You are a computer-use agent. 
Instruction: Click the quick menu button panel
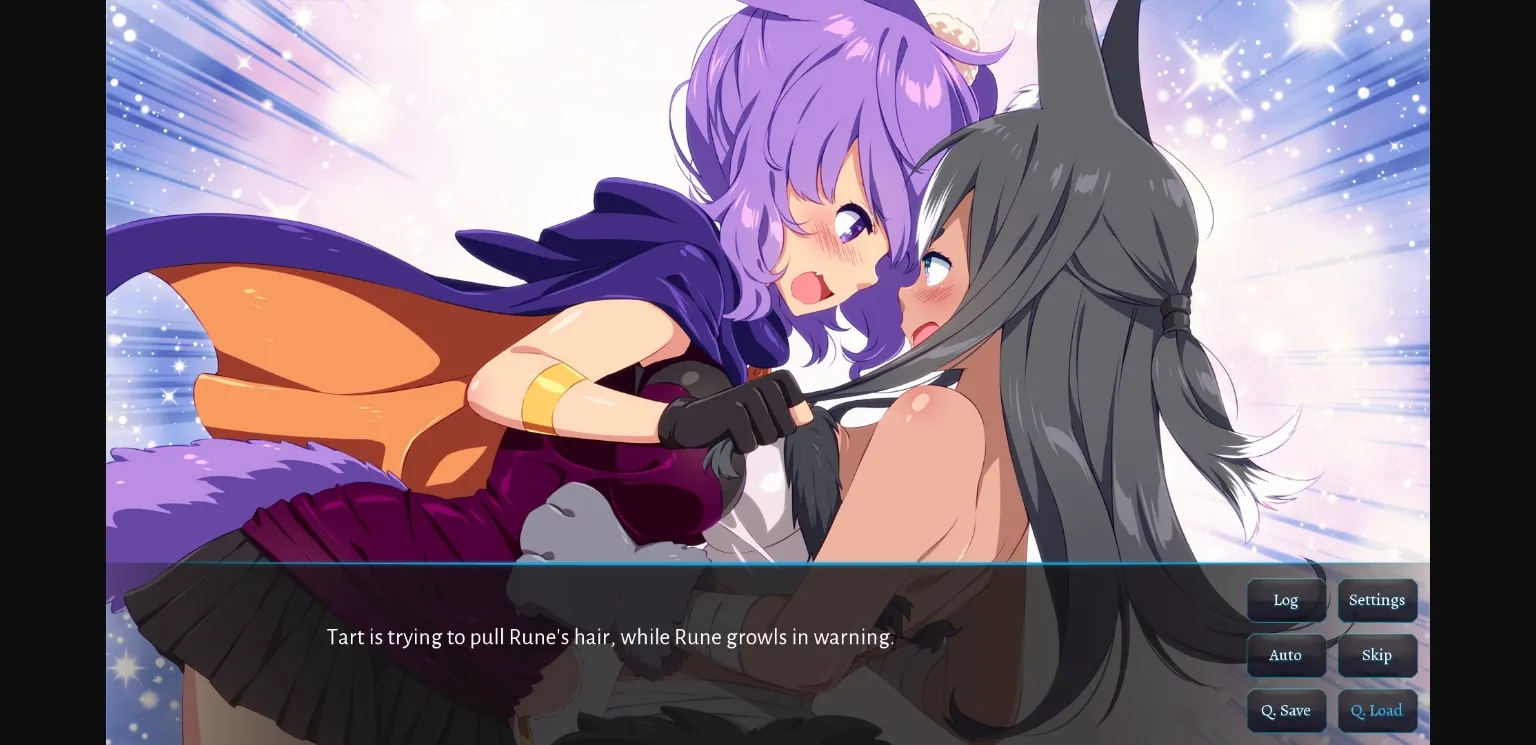[x=1332, y=655]
